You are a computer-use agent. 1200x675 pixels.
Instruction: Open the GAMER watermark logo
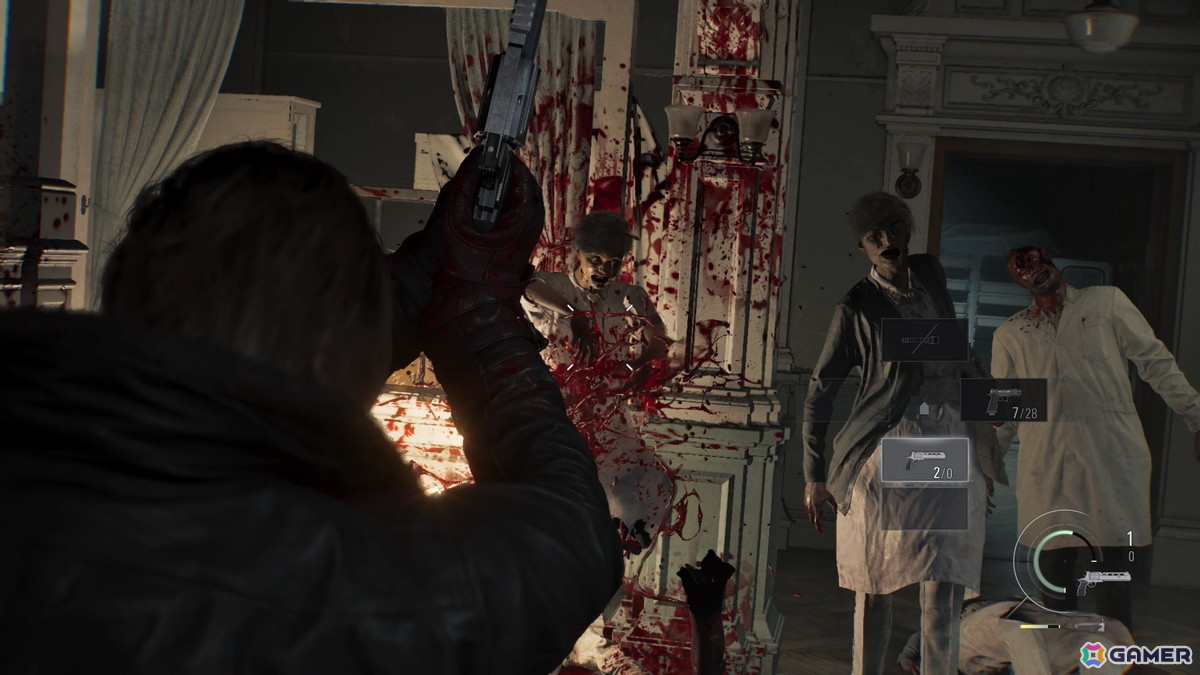1136,654
